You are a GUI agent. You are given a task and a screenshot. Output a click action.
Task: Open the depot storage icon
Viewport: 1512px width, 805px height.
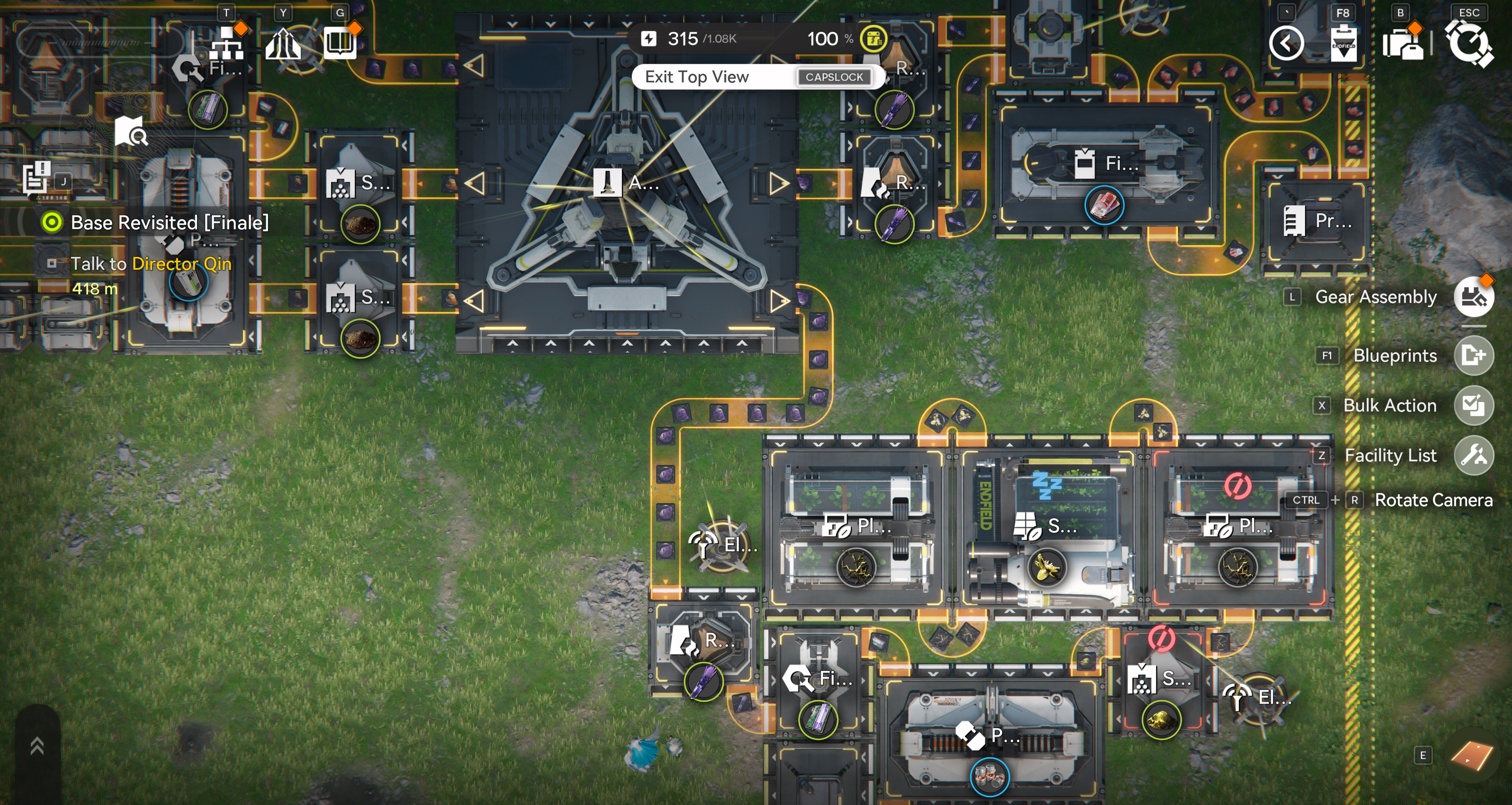point(1402,43)
